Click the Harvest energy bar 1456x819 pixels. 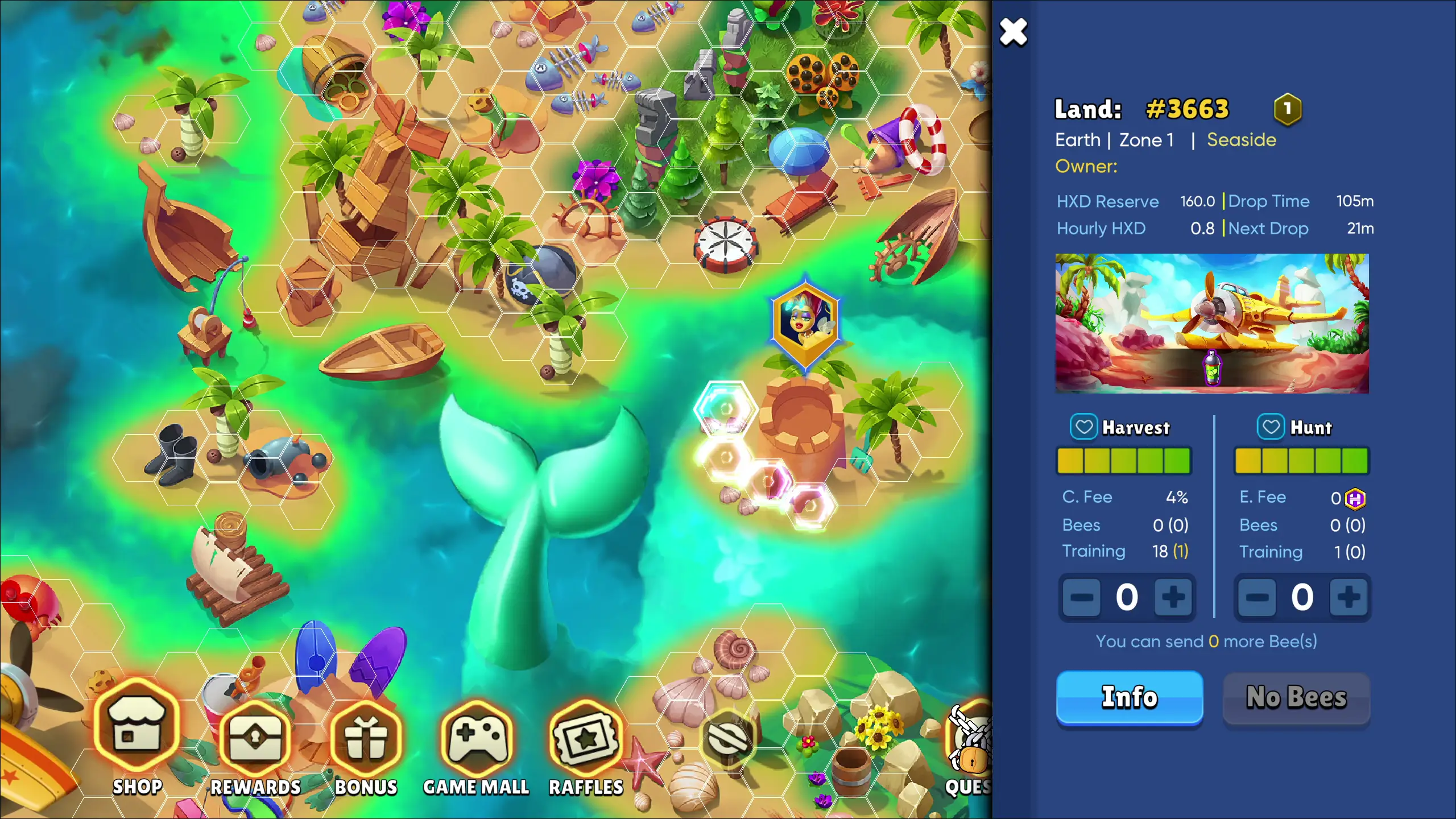1123,461
